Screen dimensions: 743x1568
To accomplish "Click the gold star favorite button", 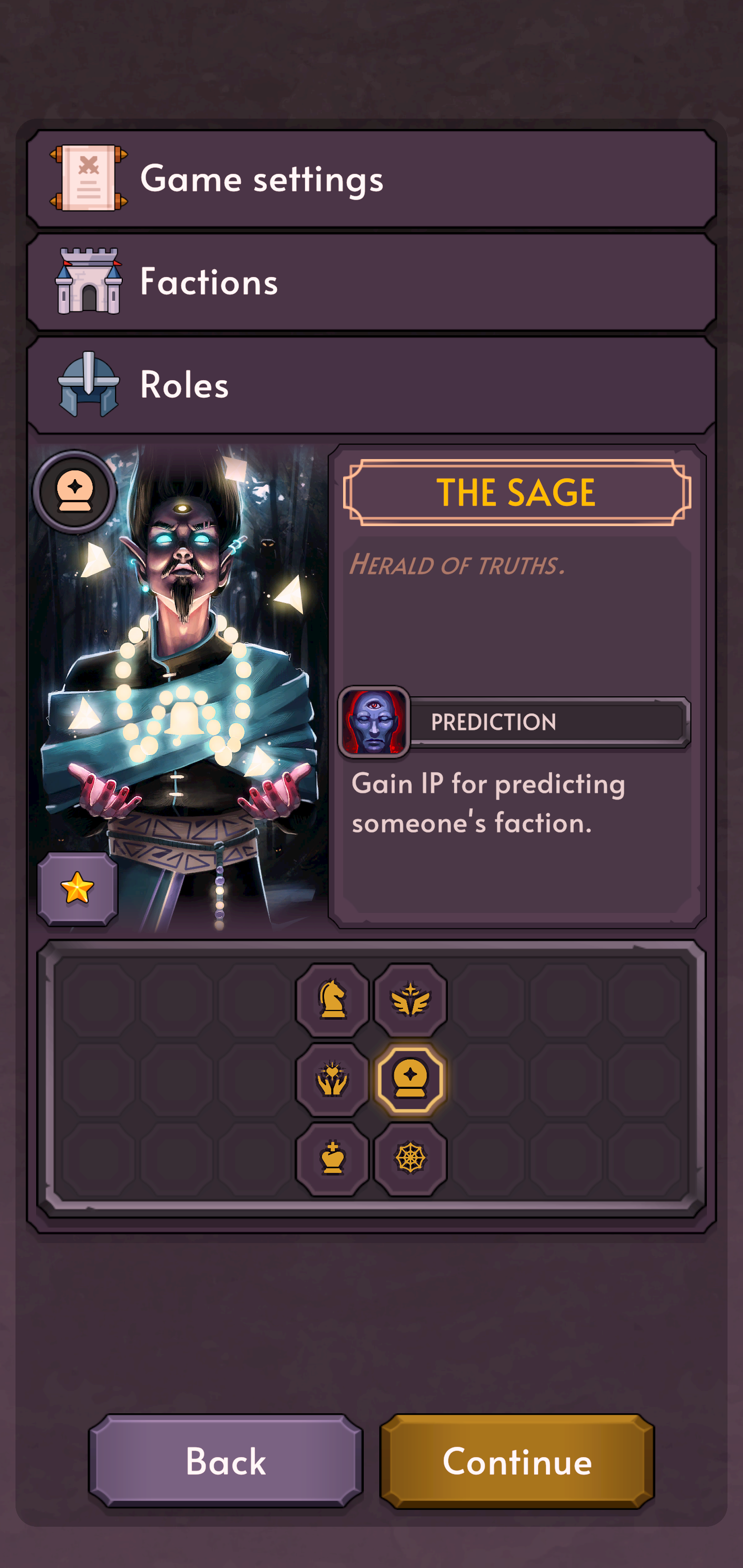I will (77, 889).
